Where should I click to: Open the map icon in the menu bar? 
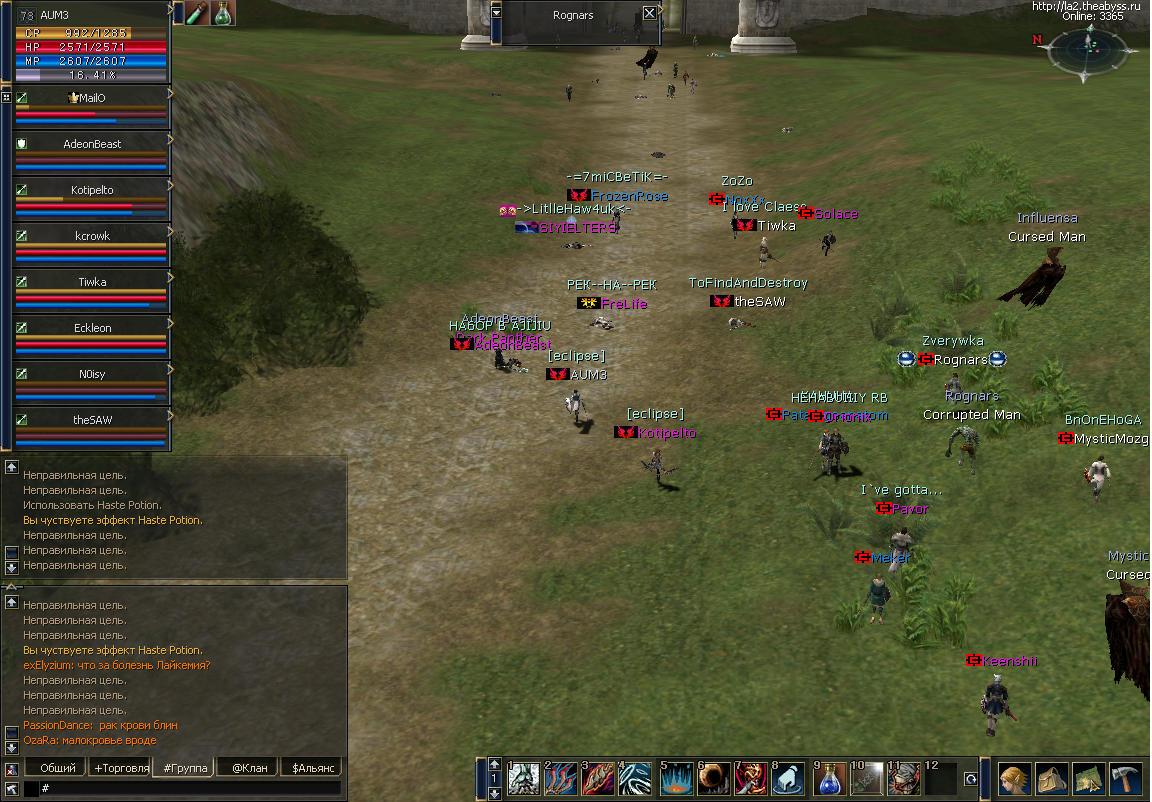(1089, 778)
